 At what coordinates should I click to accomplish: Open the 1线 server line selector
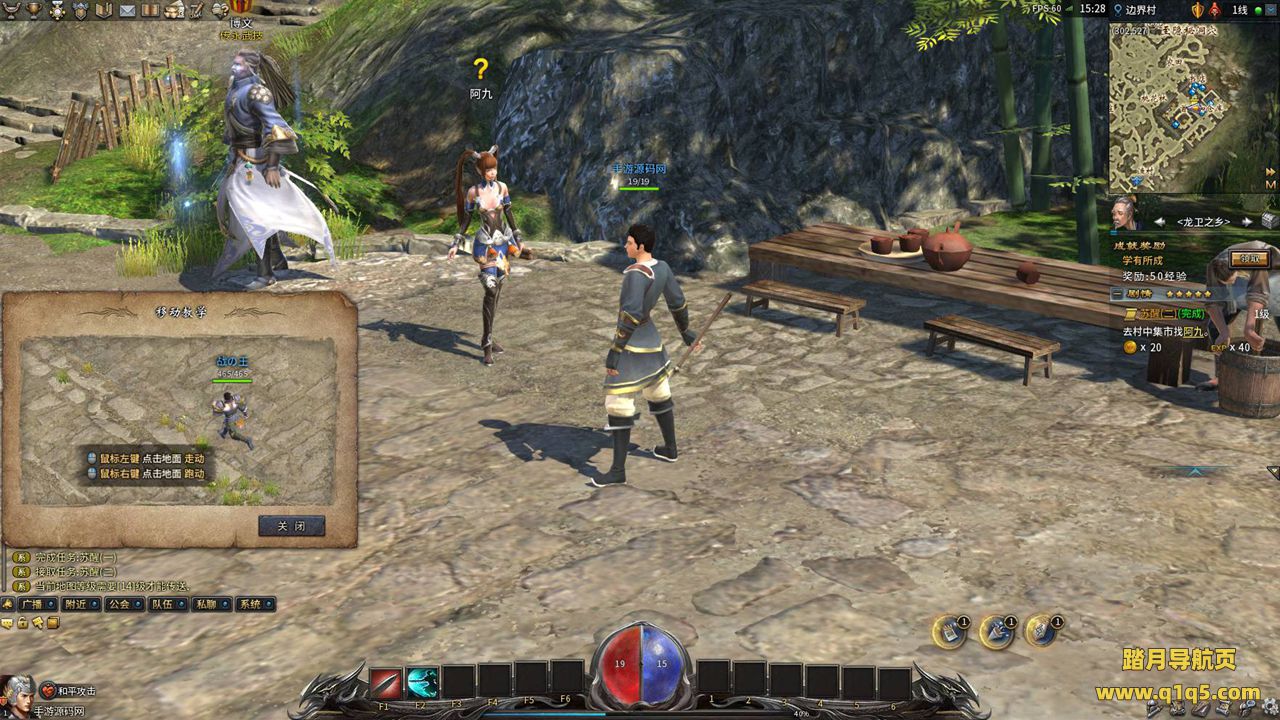pos(1240,9)
